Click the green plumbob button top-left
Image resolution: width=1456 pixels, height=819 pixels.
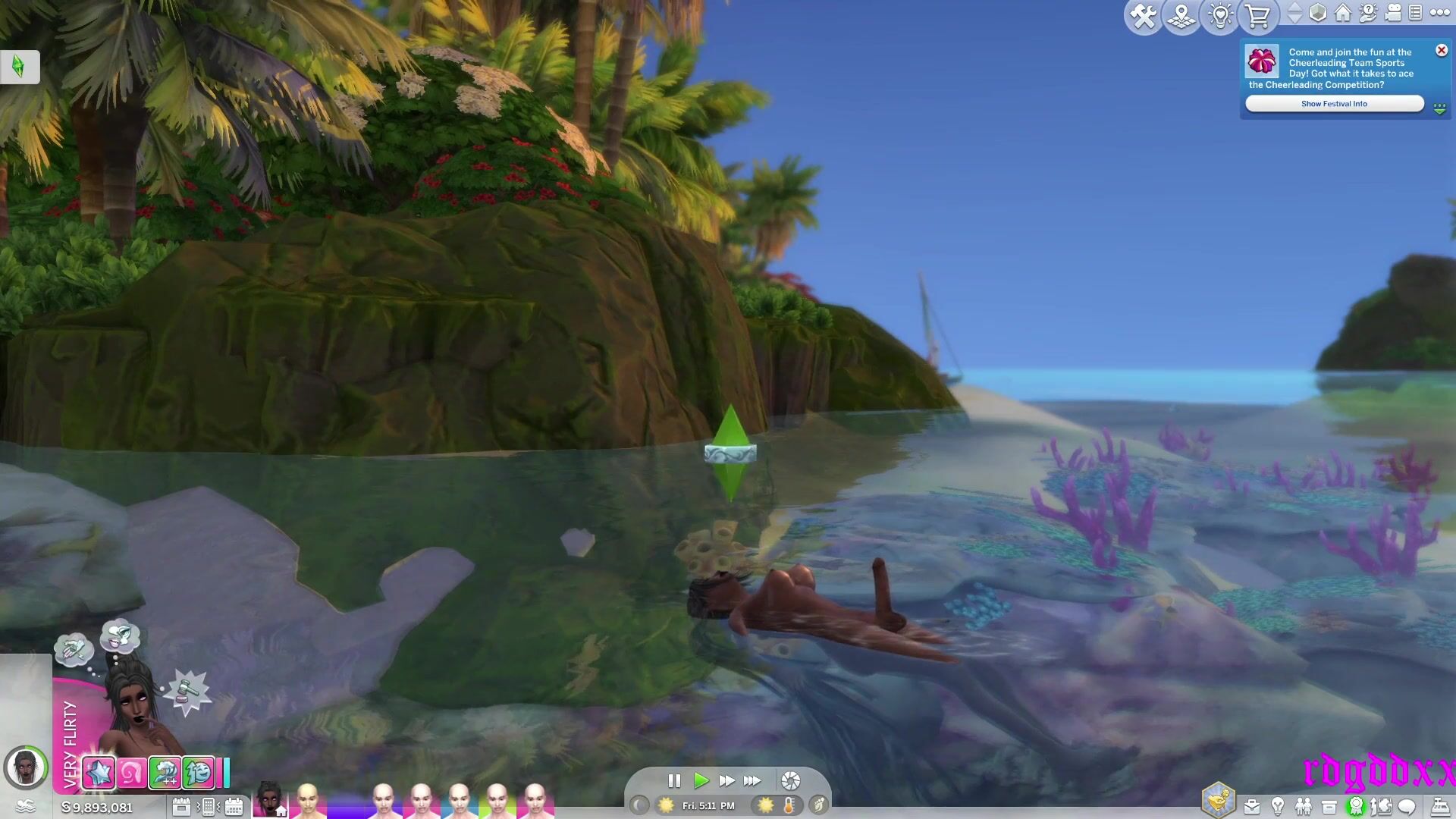pos(19,67)
